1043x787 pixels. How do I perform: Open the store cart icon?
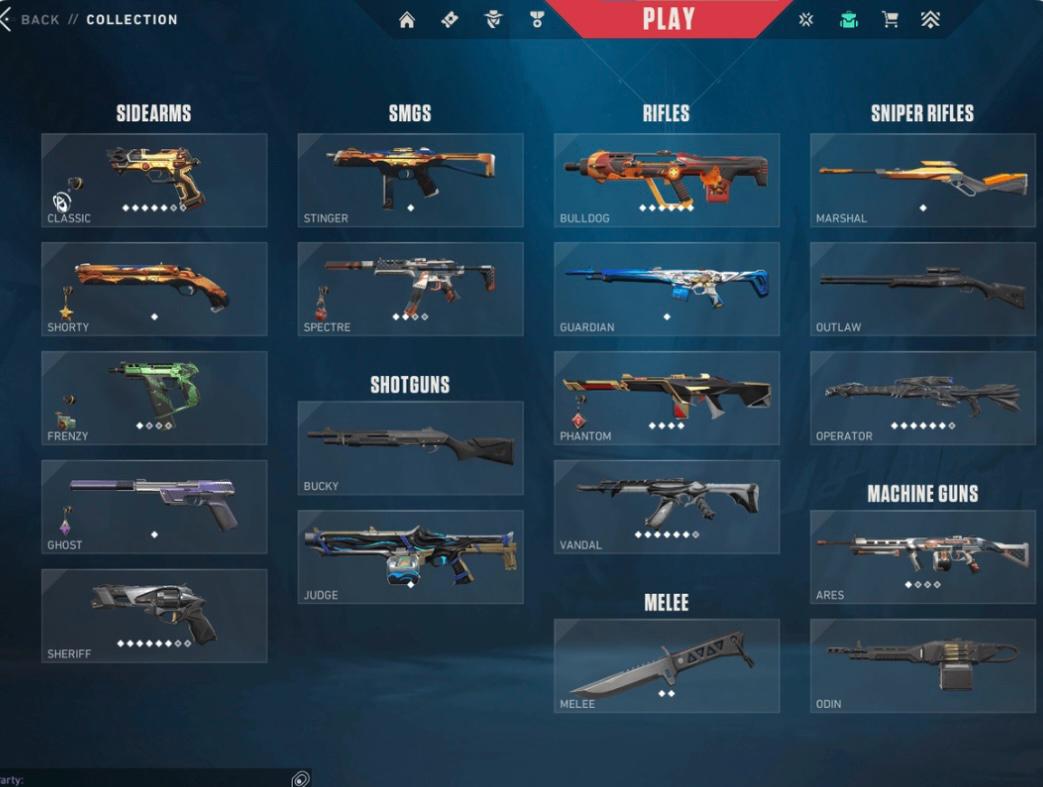coord(889,20)
